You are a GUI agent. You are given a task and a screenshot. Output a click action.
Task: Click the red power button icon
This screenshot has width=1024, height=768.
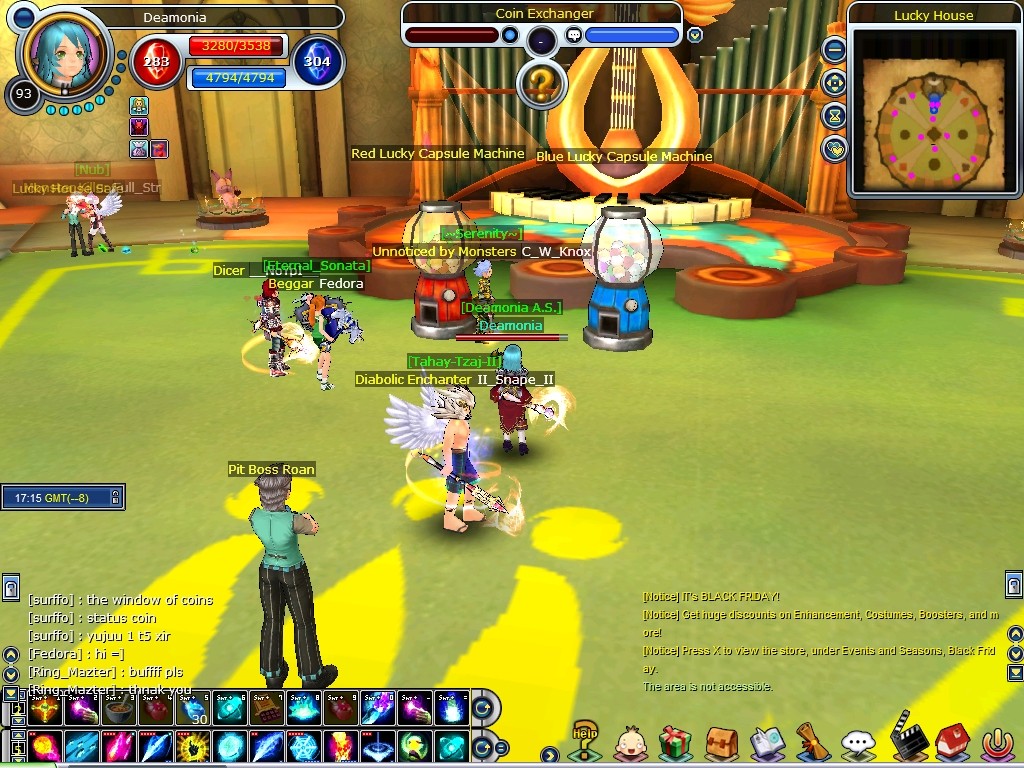pos(997,742)
